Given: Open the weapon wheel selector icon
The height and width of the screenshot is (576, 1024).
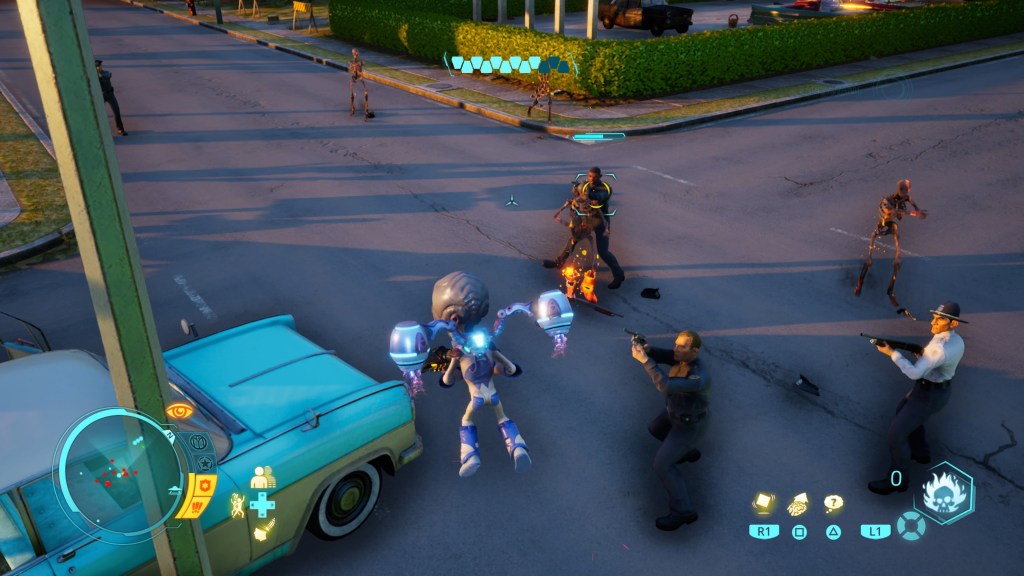Looking at the screenshot, I should pos(910,526).
